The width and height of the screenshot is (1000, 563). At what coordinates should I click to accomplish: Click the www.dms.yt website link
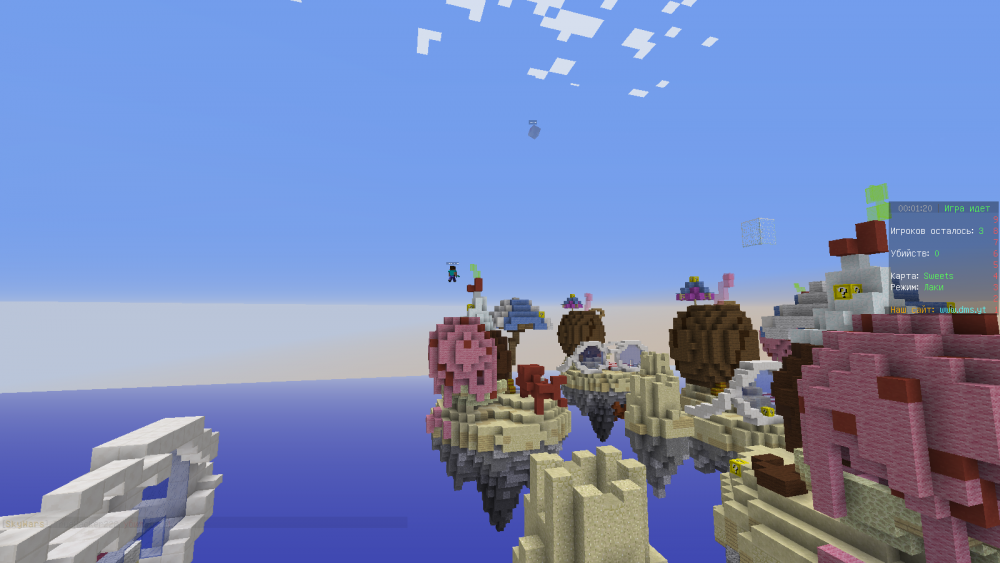(x=961, y=310)
